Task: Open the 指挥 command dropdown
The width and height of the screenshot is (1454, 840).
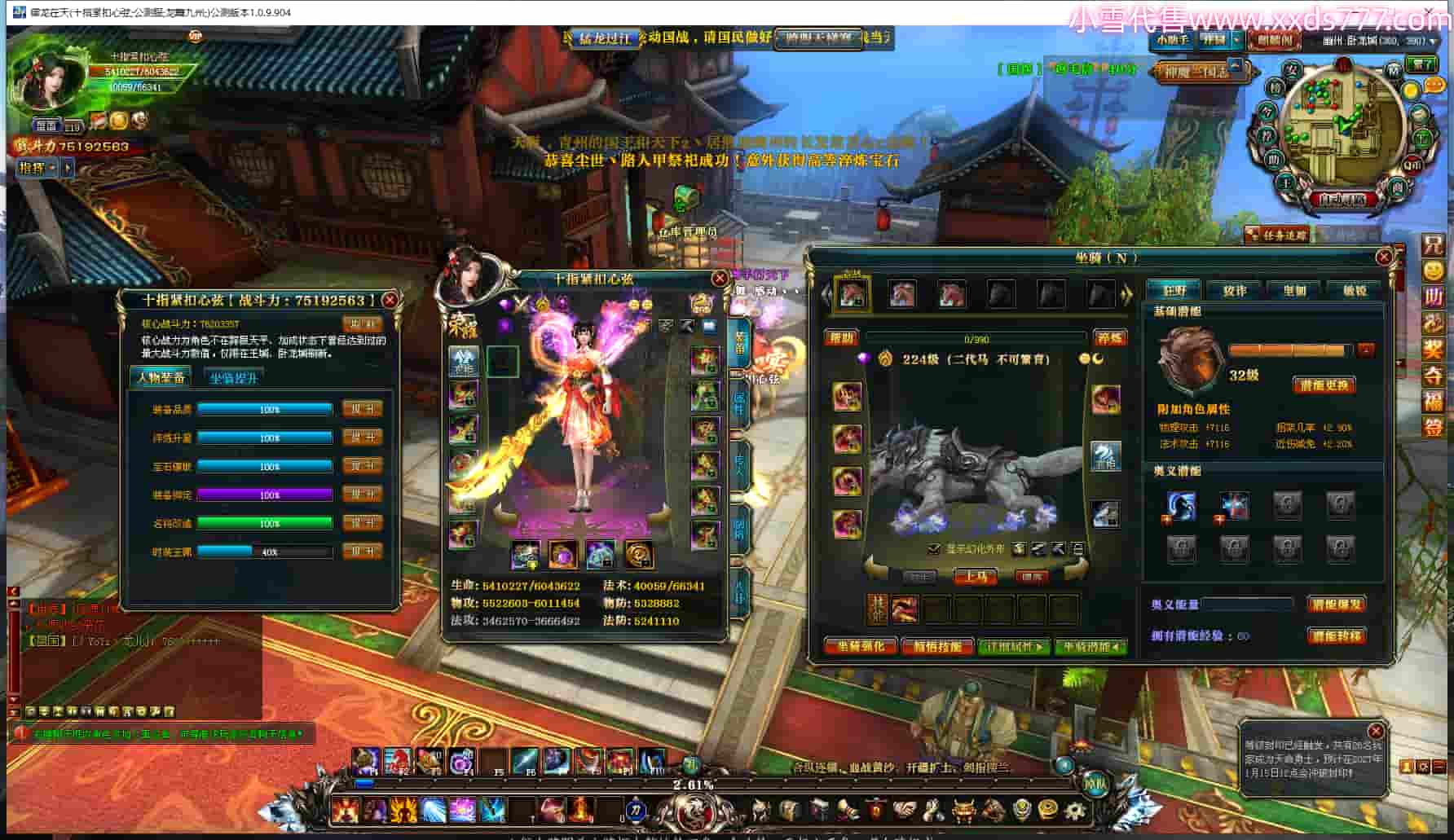Action: (x=37, y=168)
